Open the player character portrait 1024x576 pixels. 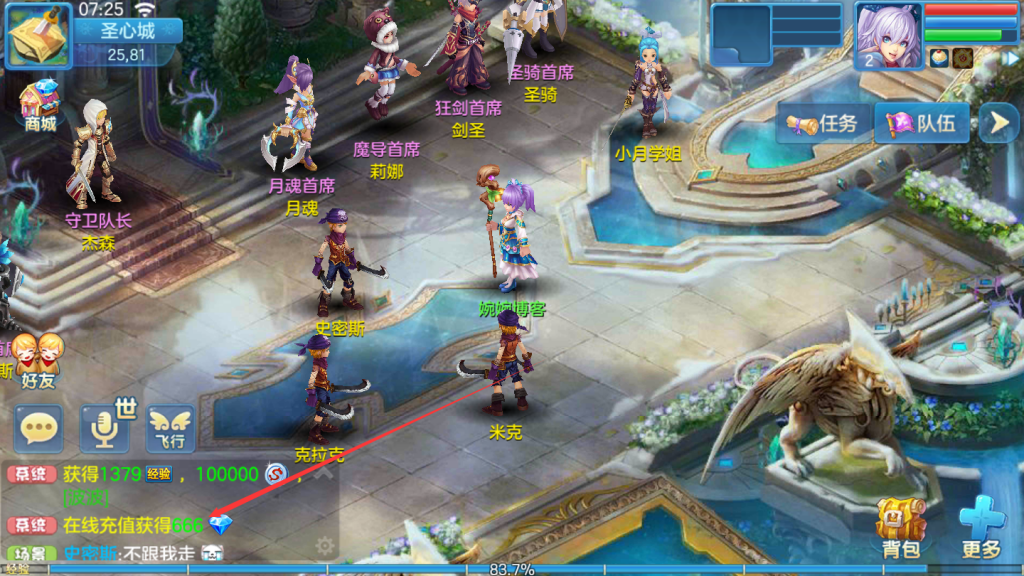(x=888, y=35)
